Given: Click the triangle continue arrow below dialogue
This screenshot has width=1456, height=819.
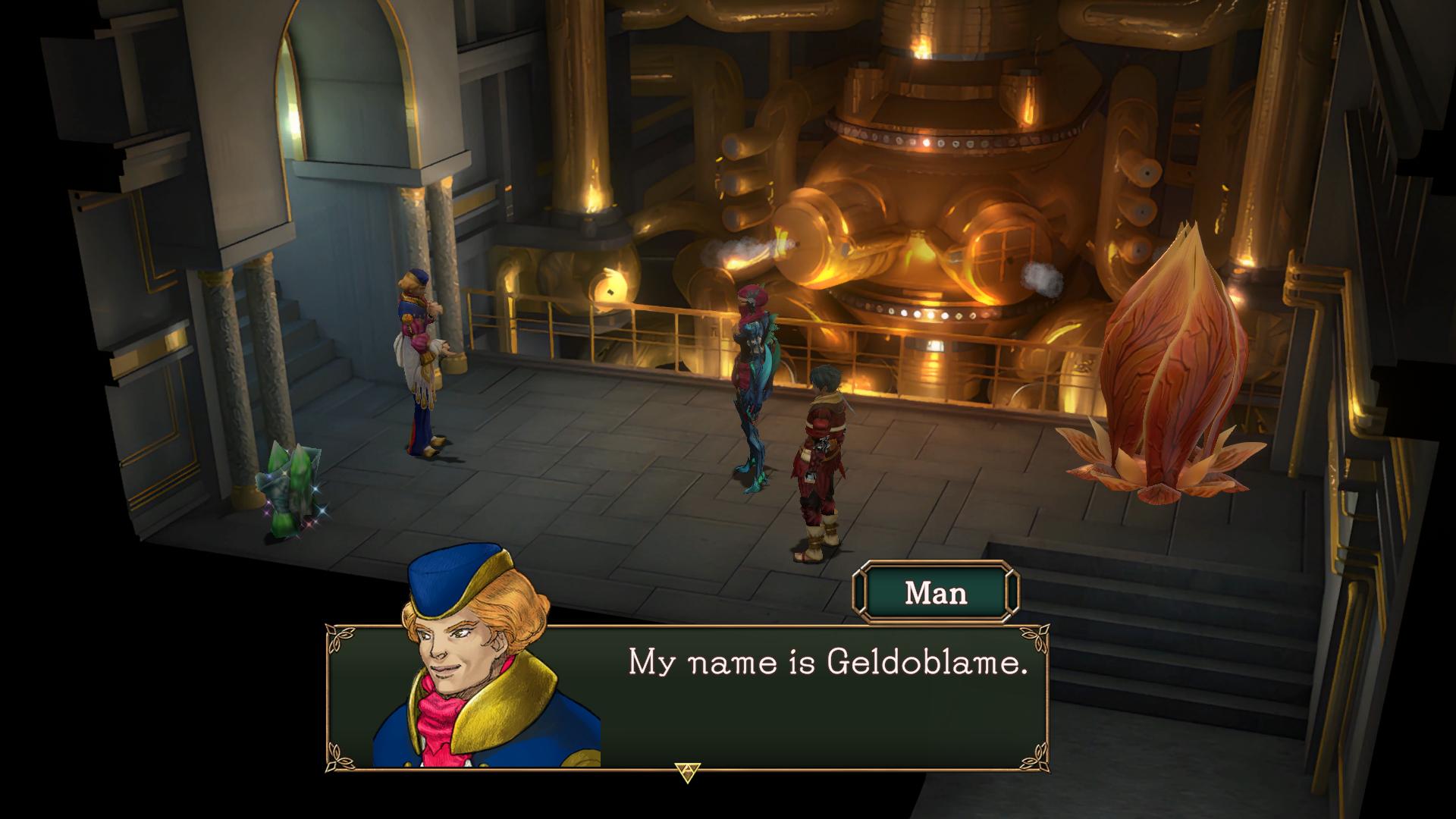Looking at the screenshot, I should [x=687, y=772].
